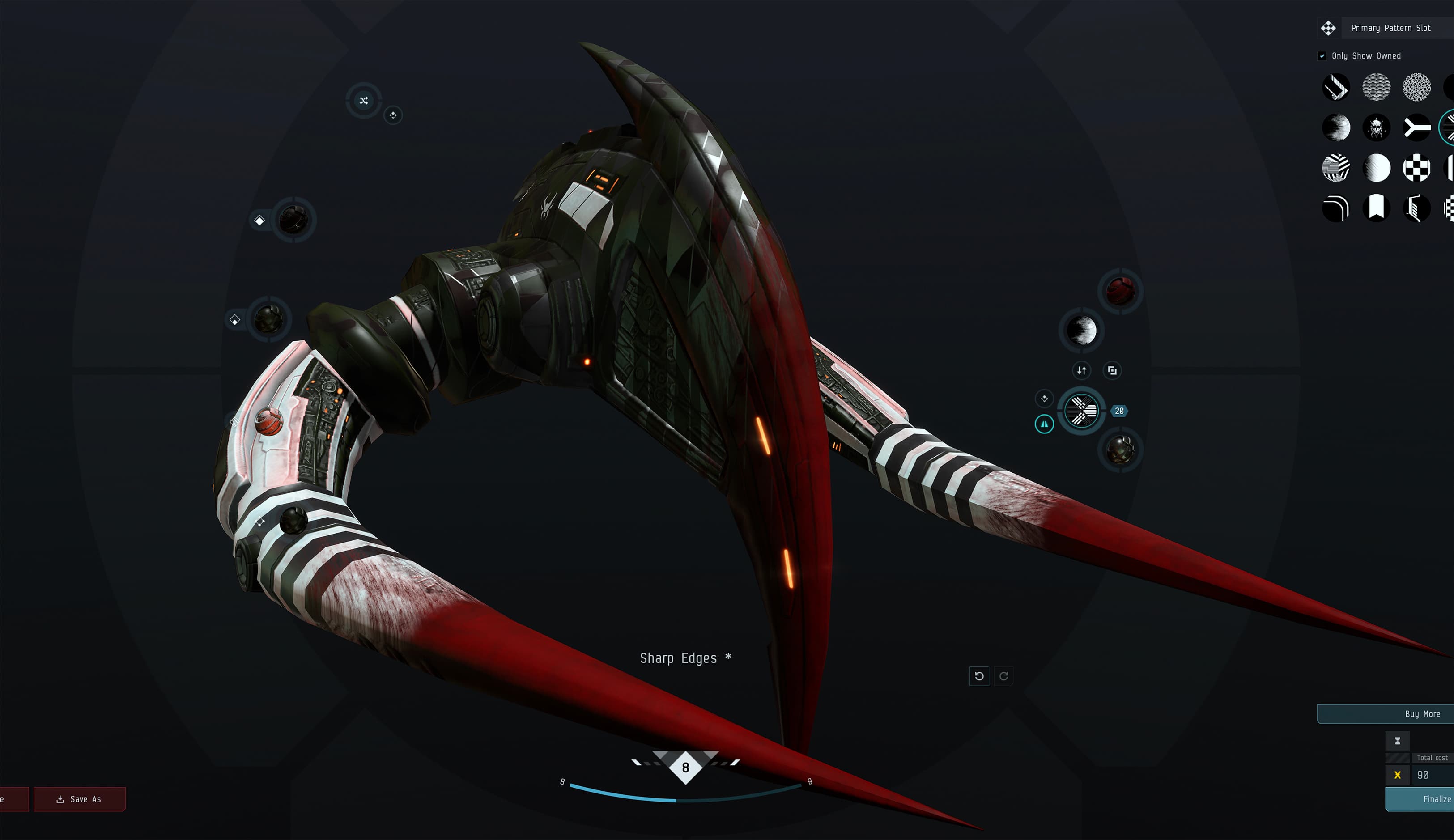Select the skull pattern swatch
The image size is (1454, 840).
pyautogui.click(x=1376, y=127)
